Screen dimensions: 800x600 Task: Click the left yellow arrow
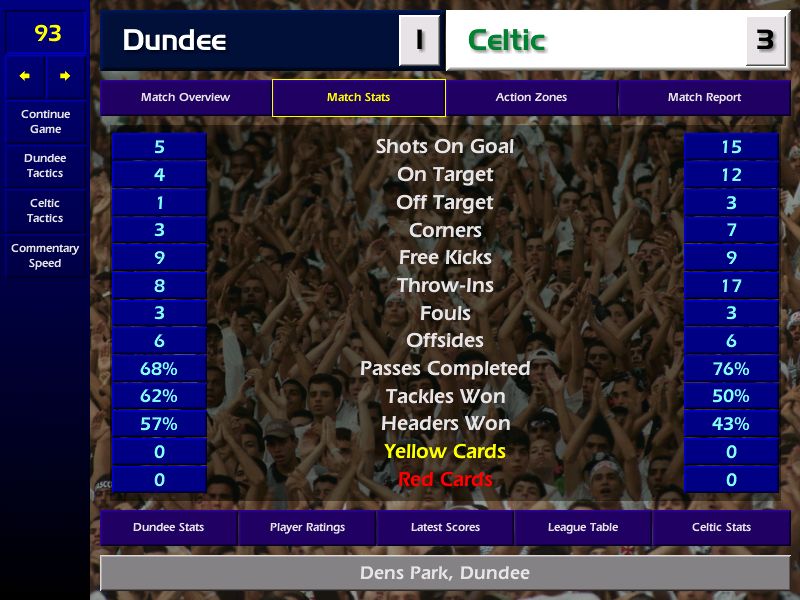(25, 75)
